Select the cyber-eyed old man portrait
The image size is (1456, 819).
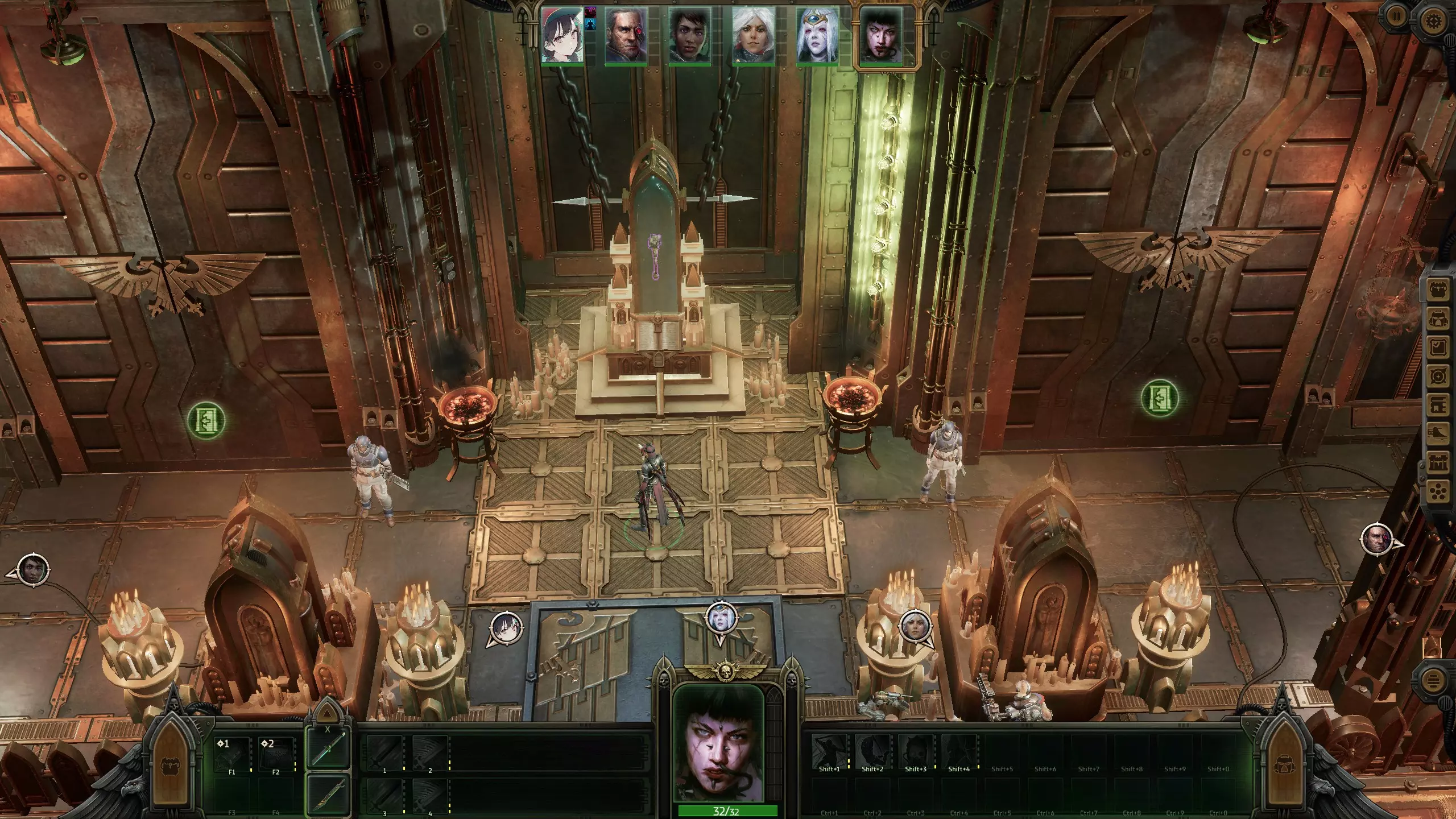pyautogui.click(x=626, y=35)
